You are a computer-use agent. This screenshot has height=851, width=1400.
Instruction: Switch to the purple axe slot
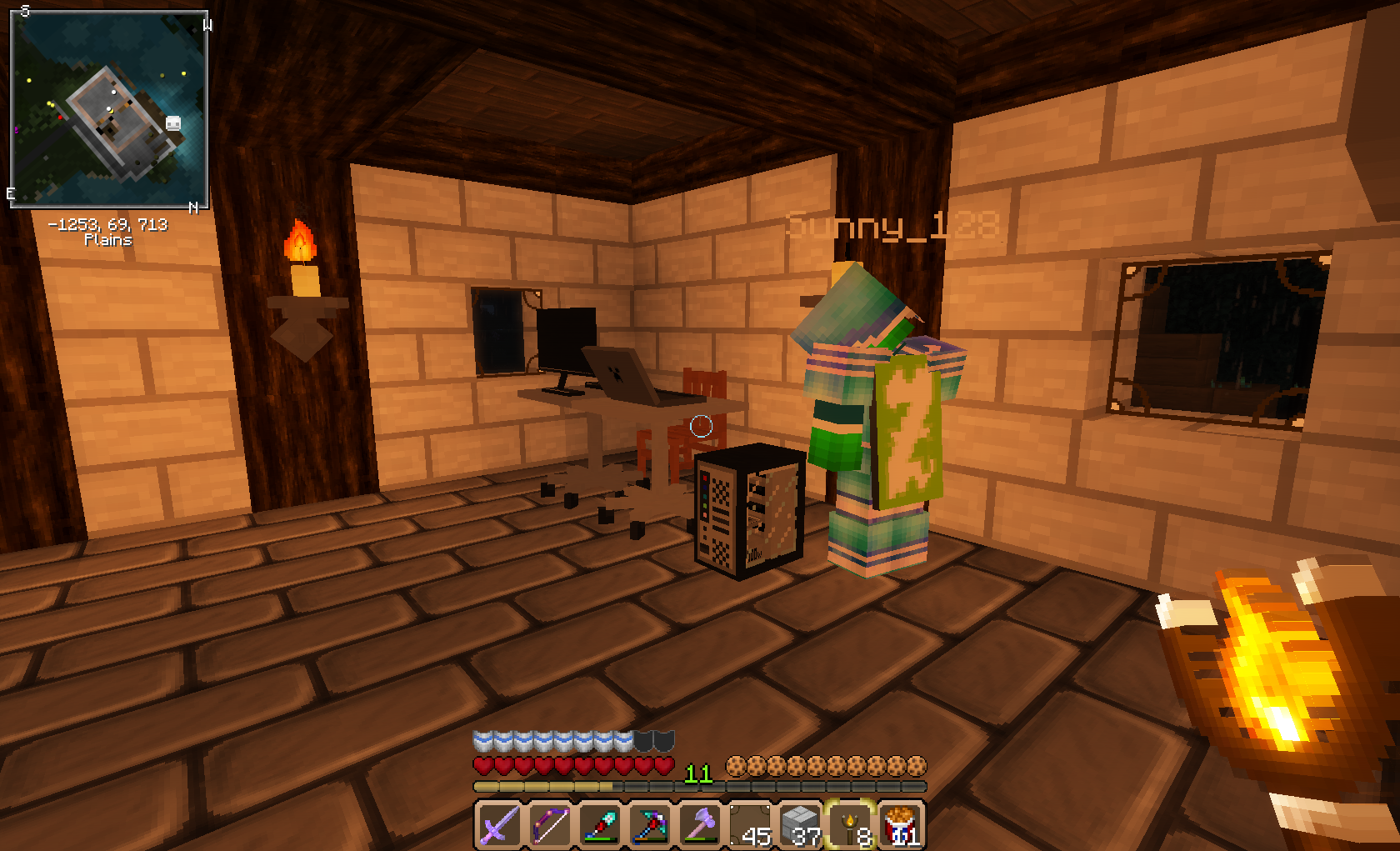pyautogui.click(x=700, y=825)
